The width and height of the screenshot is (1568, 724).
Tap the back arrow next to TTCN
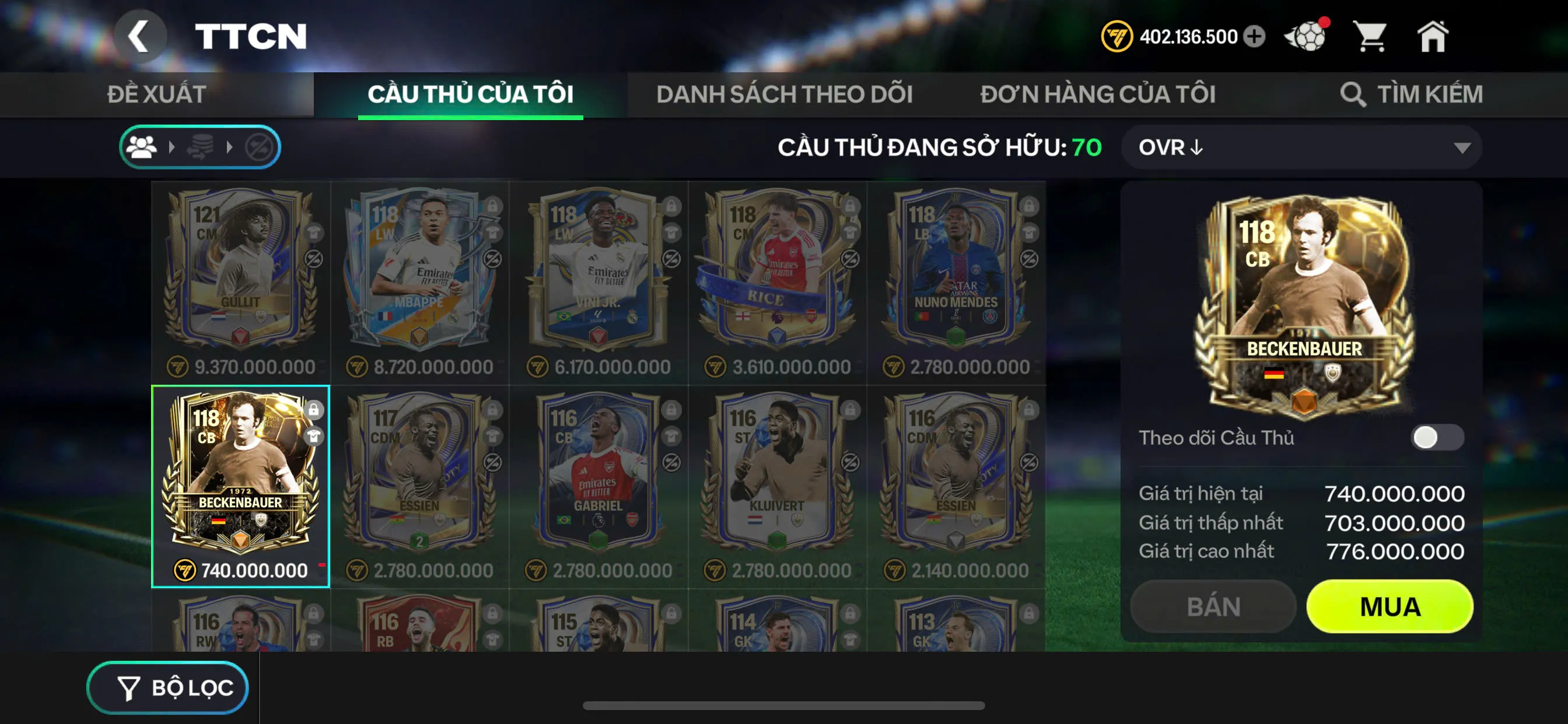pyautogui.click(x=141, y=36)
